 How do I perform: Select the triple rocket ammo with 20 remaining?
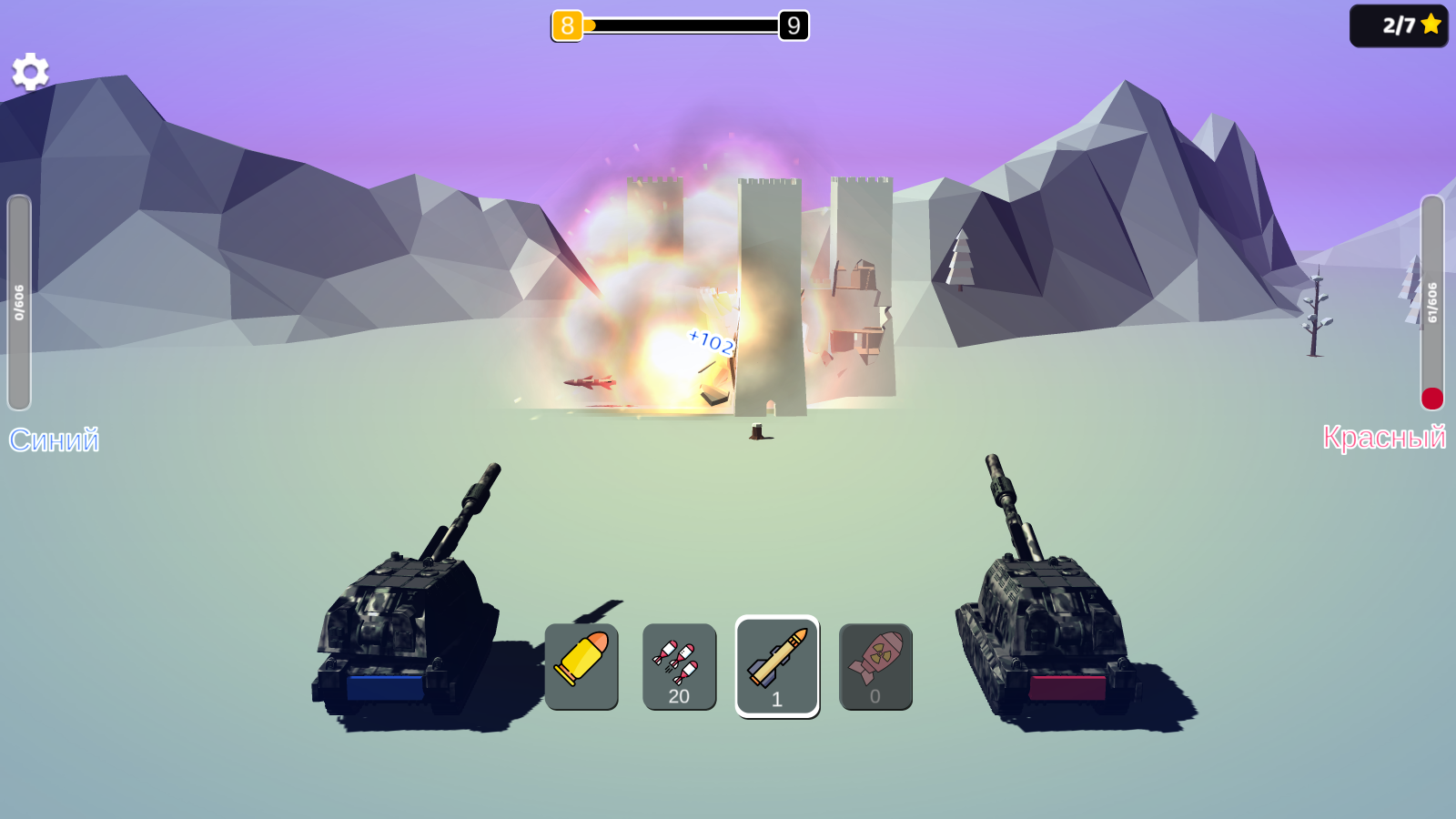point(679,666)
